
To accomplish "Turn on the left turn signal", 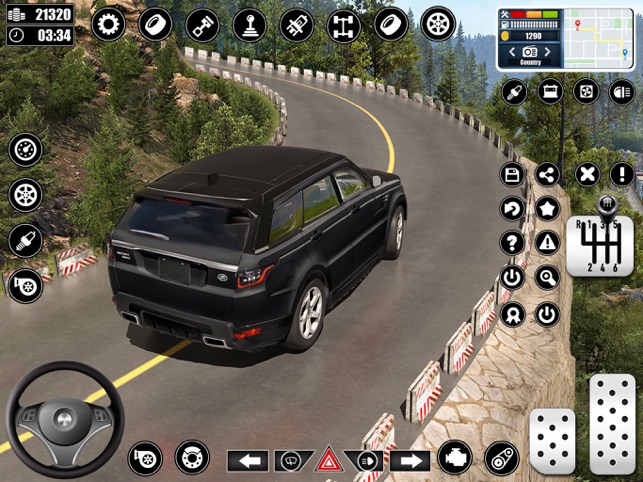I will [248, 461].
